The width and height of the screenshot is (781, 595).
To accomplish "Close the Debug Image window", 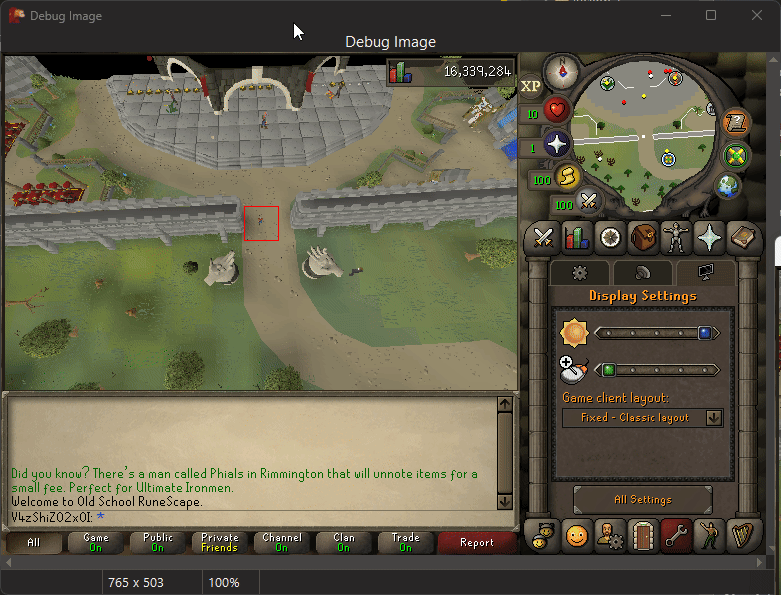I will tap(755, 15).
